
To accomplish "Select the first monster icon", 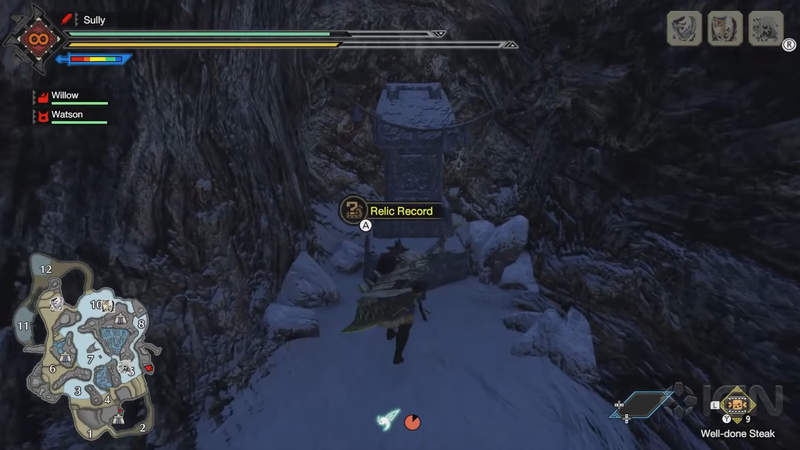I will [684, 28].
